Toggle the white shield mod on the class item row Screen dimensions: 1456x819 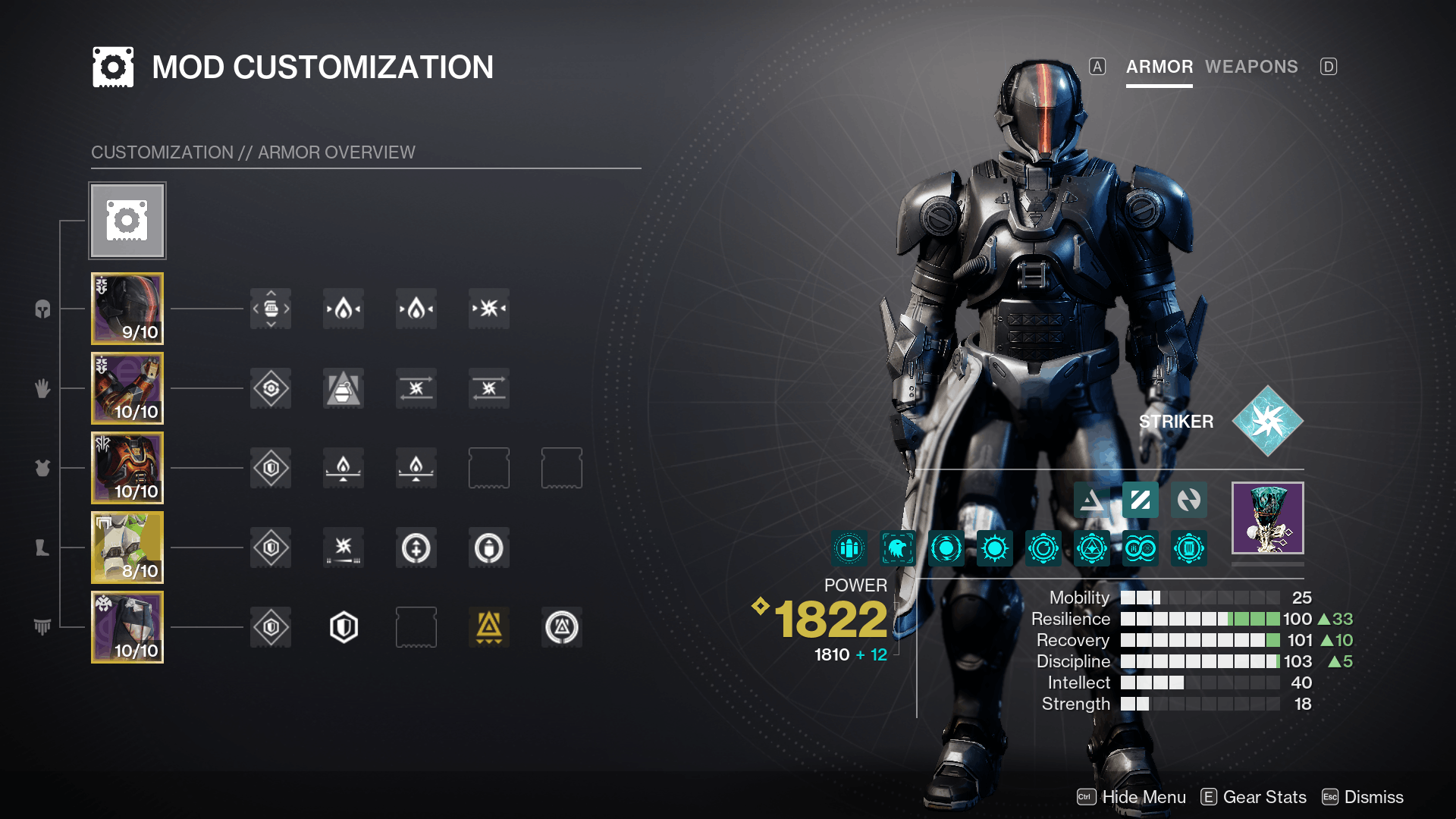point(343,627)
